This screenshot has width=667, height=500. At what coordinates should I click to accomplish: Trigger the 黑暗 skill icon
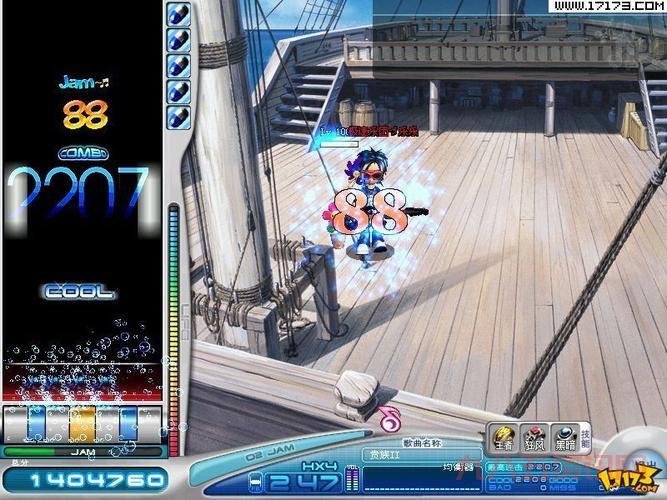(563, 437)
